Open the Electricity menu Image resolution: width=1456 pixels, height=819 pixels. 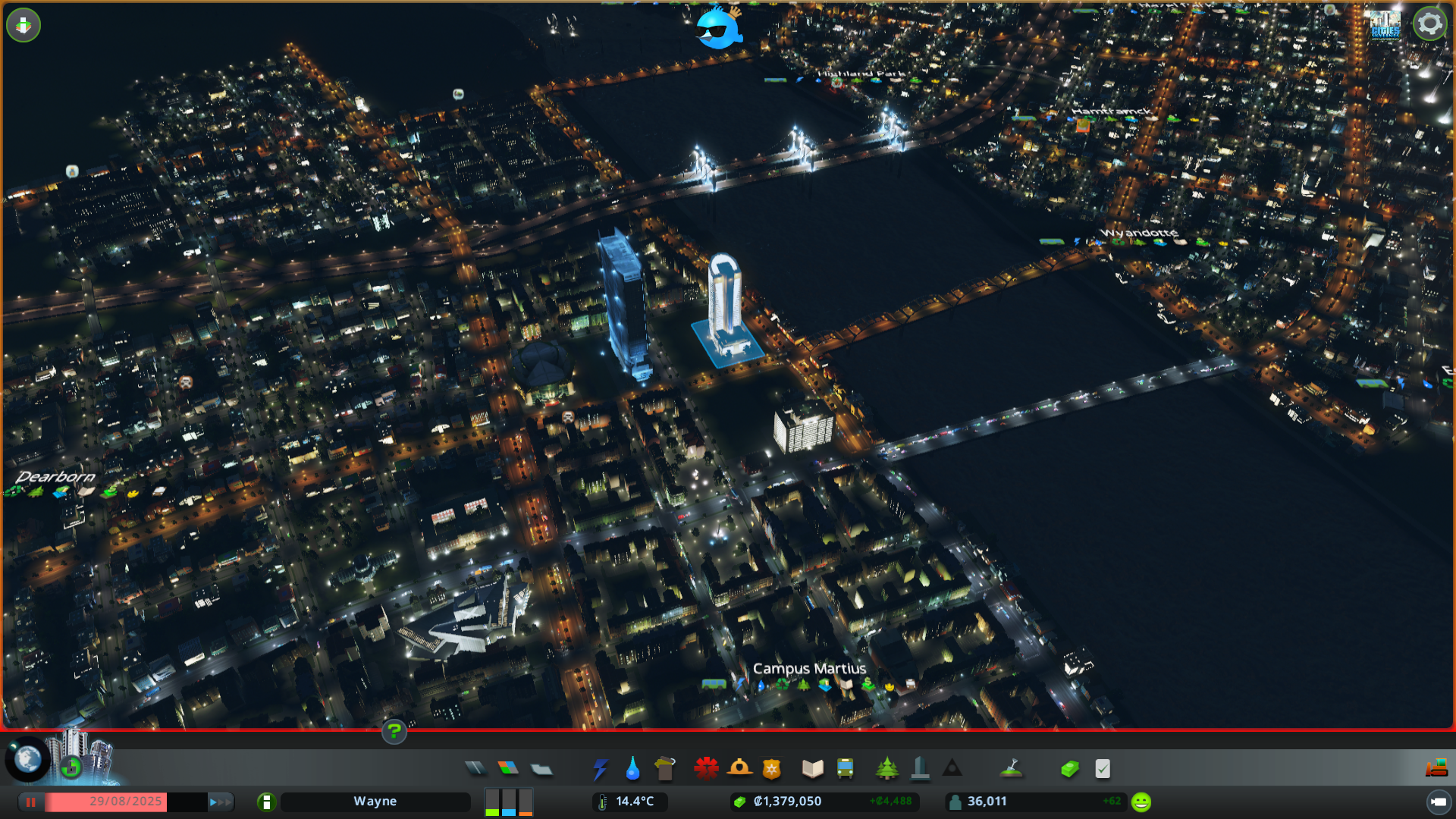[x=601, y=767]
